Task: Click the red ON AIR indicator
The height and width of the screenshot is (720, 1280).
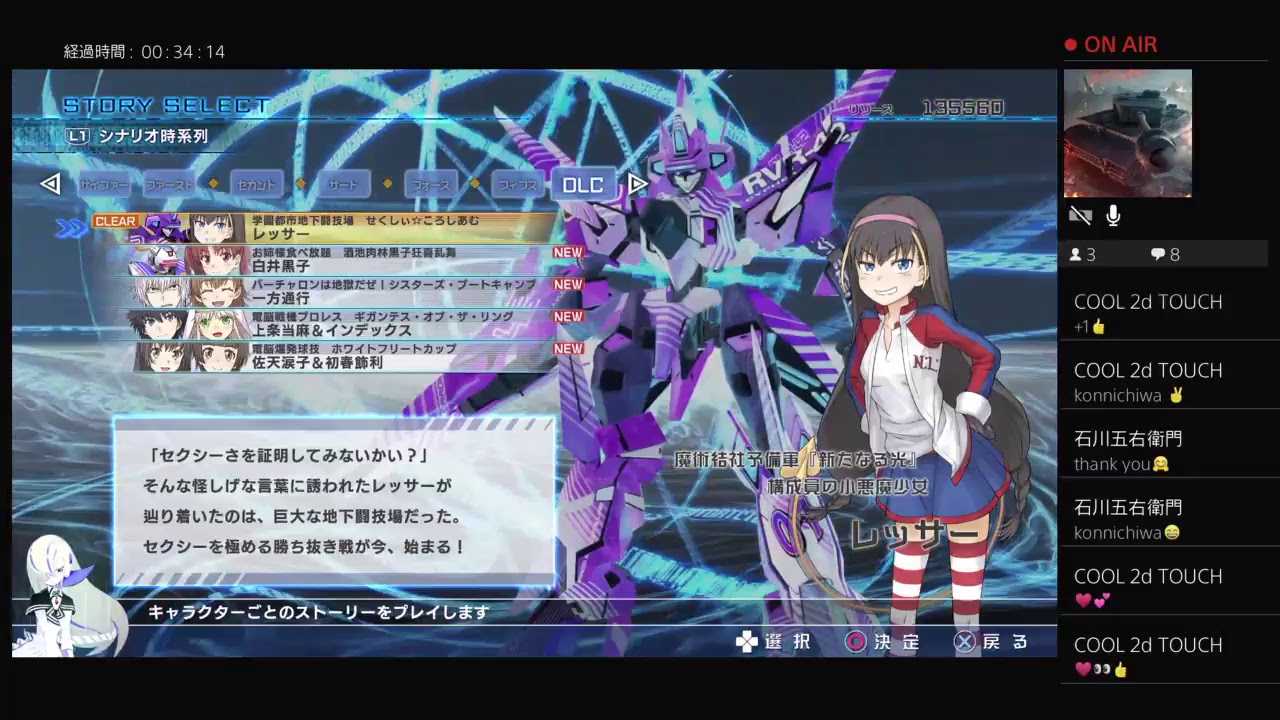Action: 1110,44
